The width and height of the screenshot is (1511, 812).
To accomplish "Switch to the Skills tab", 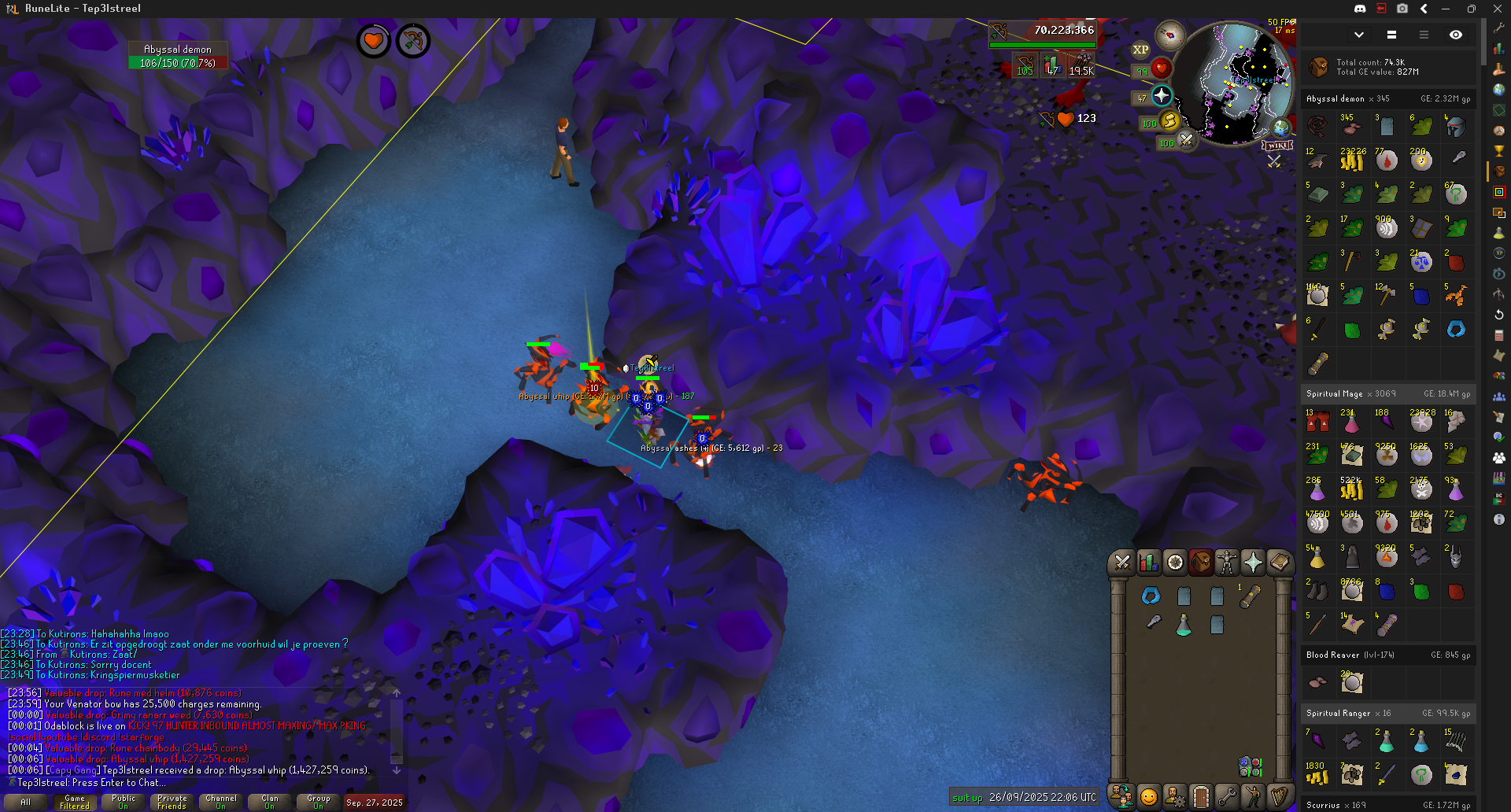I will 1148,562.
